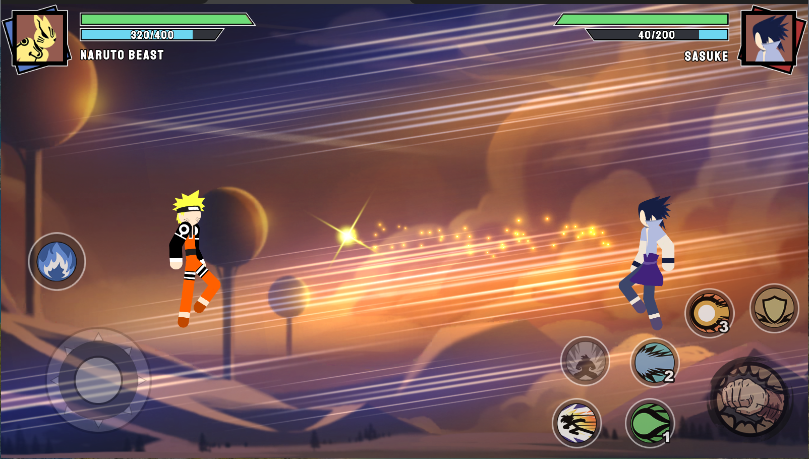Cast the green energy ball skill numbered 1
The width and height of the screenshot is (809, 459).
(x=650, y=423)
